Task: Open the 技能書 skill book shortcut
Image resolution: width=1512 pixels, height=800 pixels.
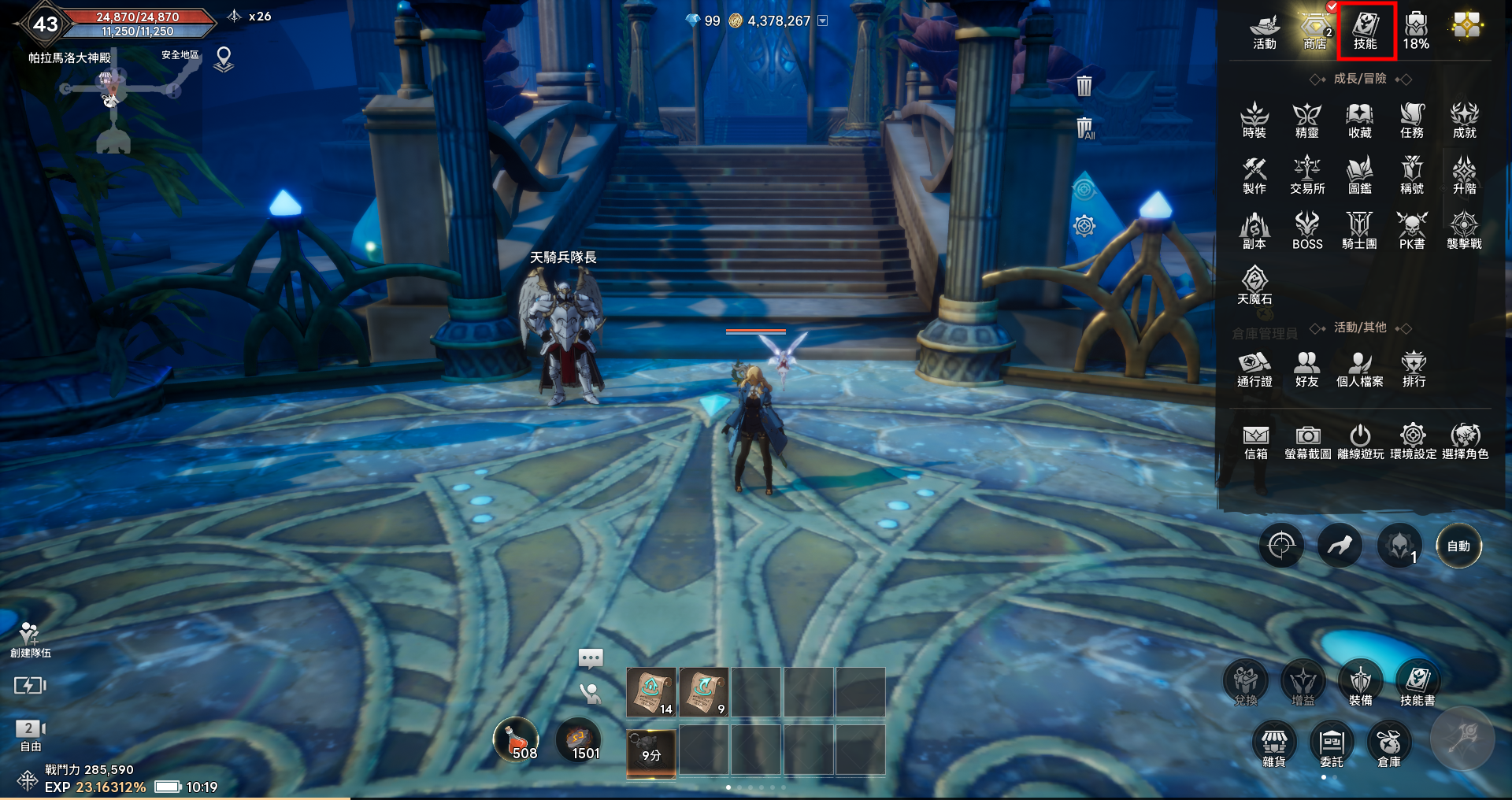Action: tap(1417, 683)
